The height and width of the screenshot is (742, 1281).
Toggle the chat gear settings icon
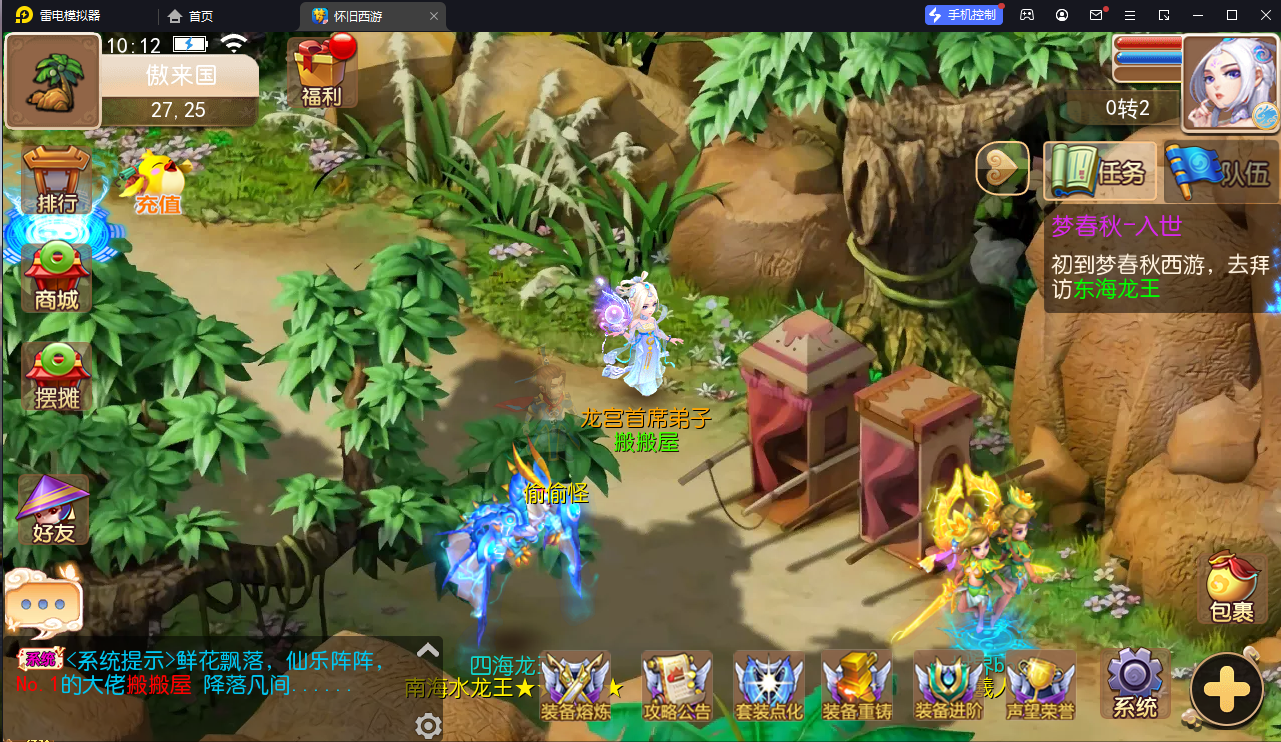tap(428, 726)
